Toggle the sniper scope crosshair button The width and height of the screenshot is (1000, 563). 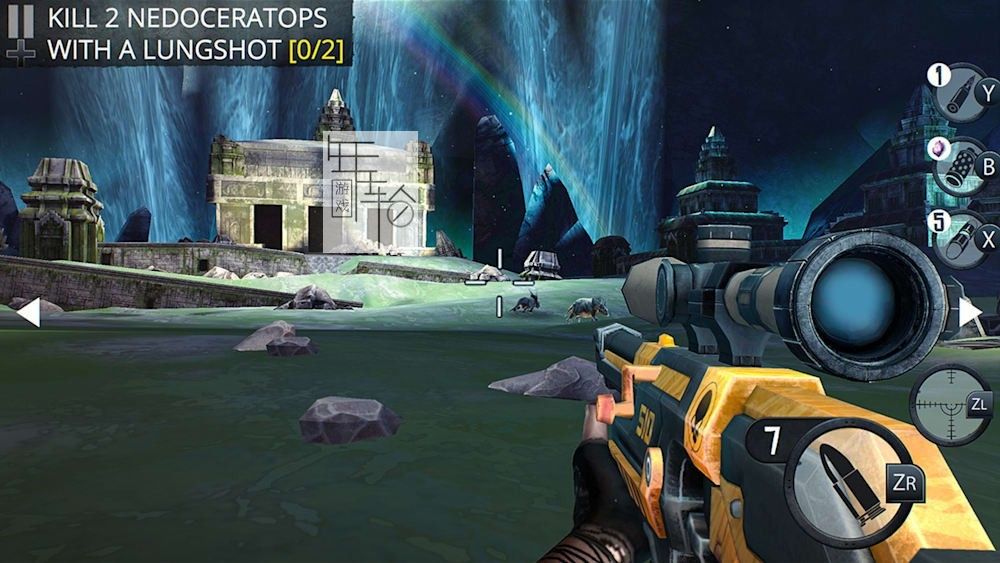tap(948, 404)
